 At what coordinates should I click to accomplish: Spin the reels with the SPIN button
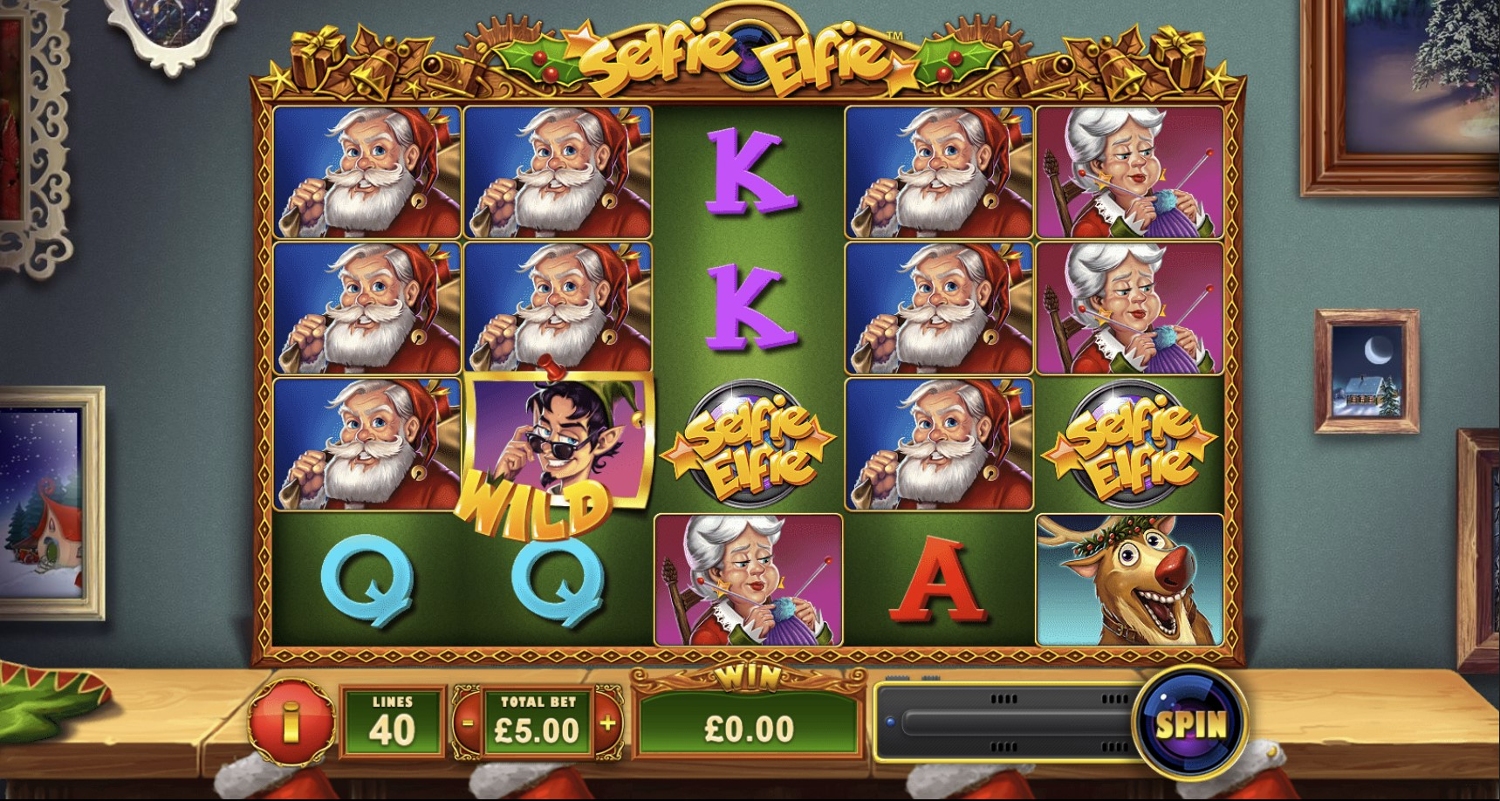coord(1190,724)
